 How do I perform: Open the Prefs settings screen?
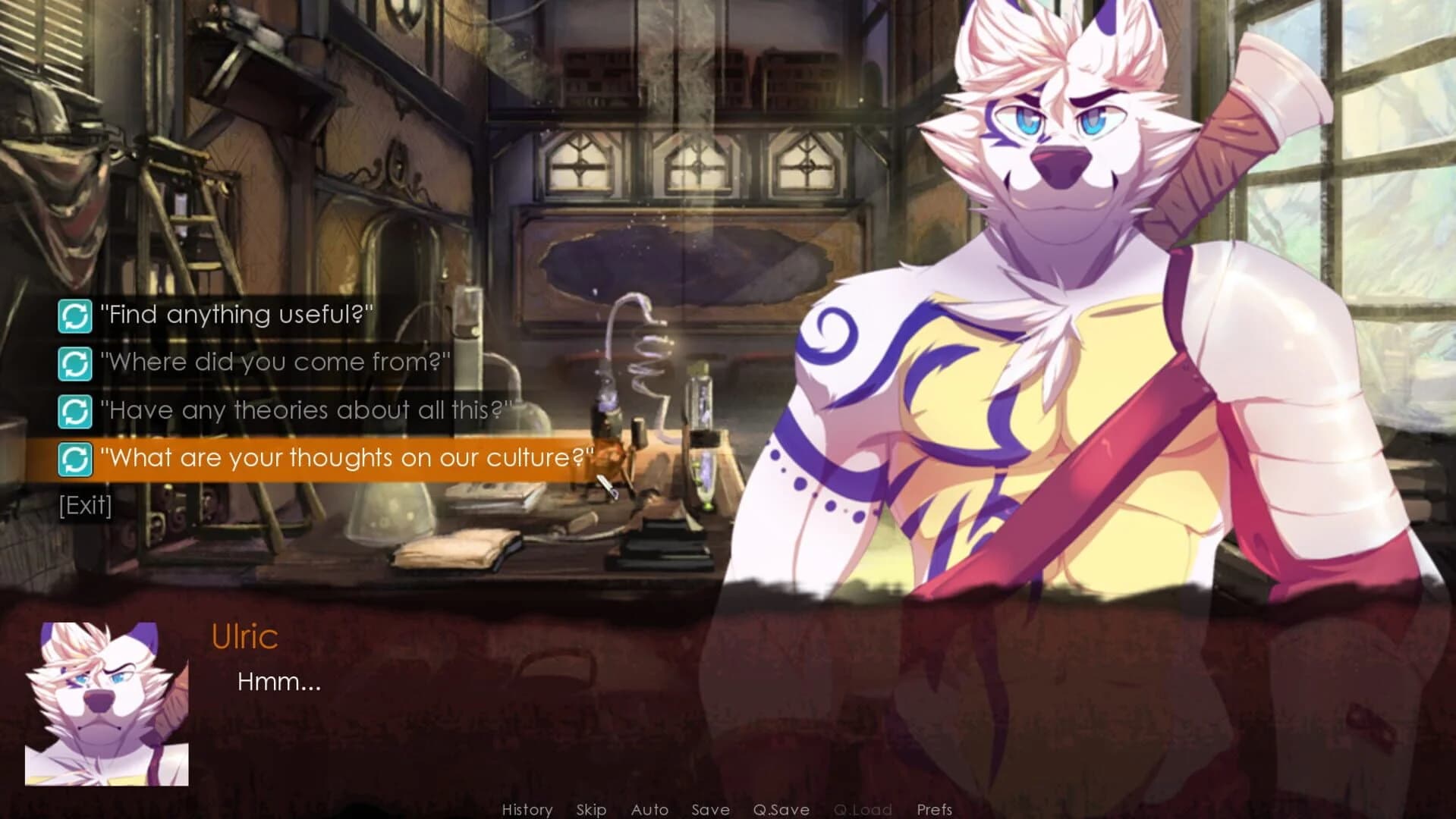(x=935, y=809)
